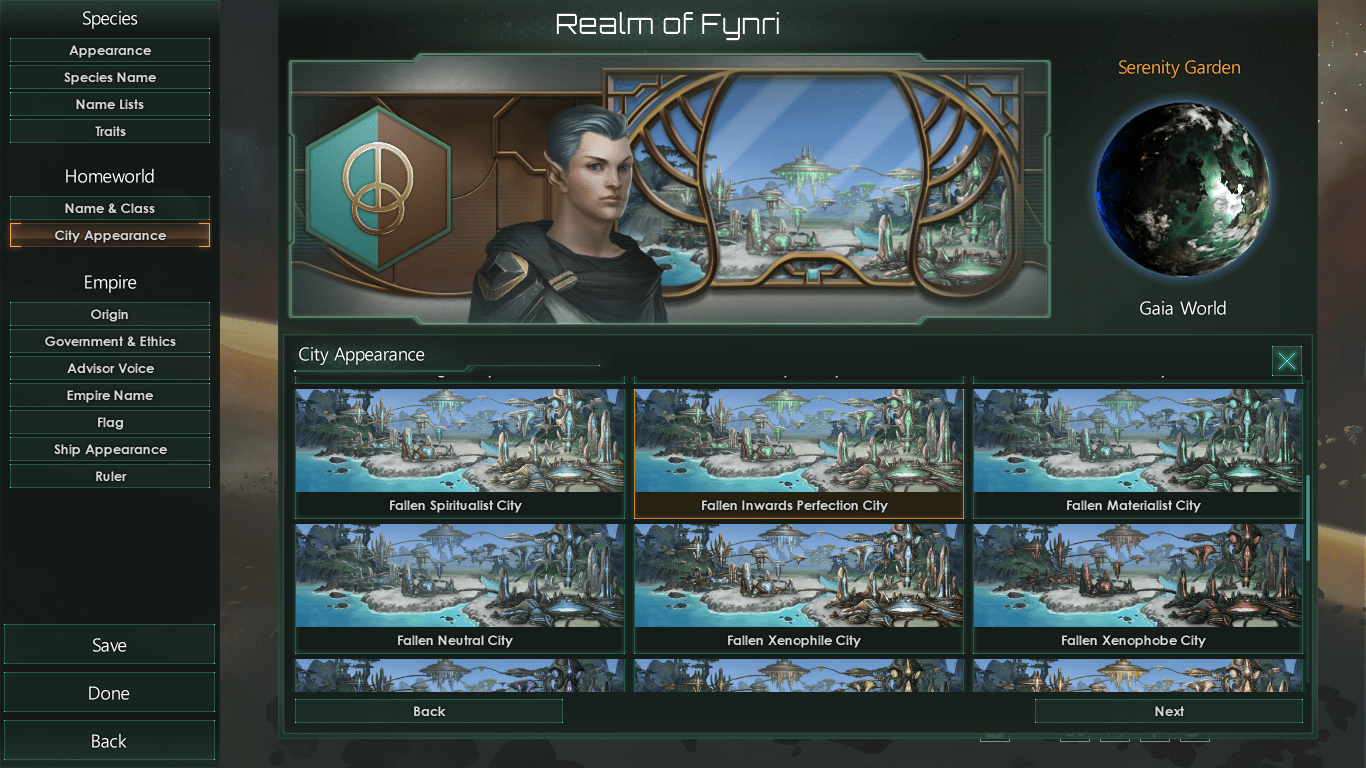Image resolution: width=1366 pixels, height=768 pixels.
Task: Go to the Flag editor
Action: 110,422
